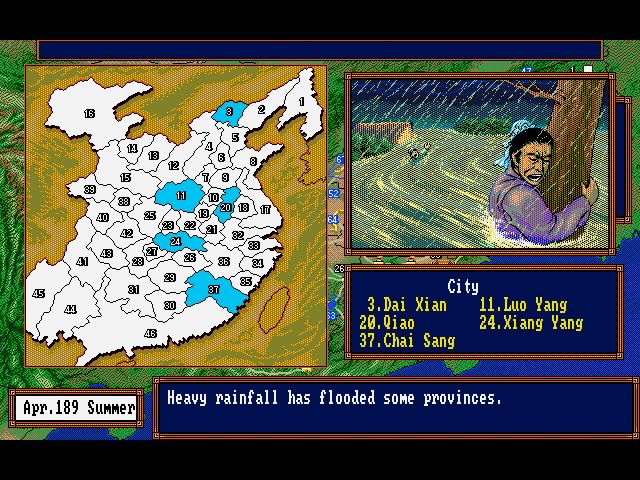Click the Xiang Yang city entry
This screenshot has width=640, height=480.
click(x=530, y=323)
